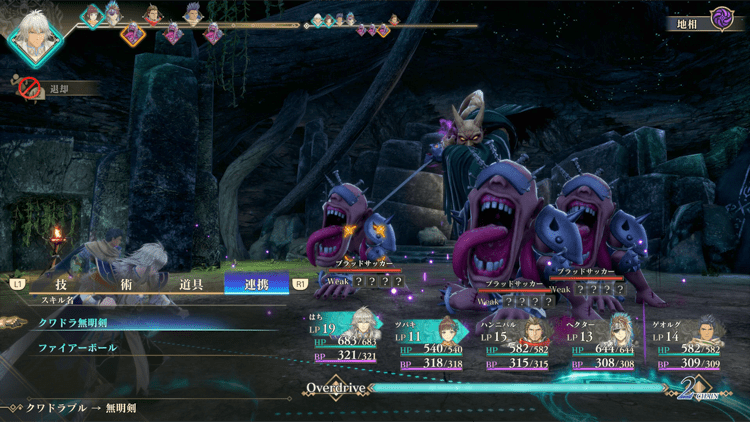This screenshot has width=750, height=422.
Task: Select the 道具 items tab
Action: (190, 284)
